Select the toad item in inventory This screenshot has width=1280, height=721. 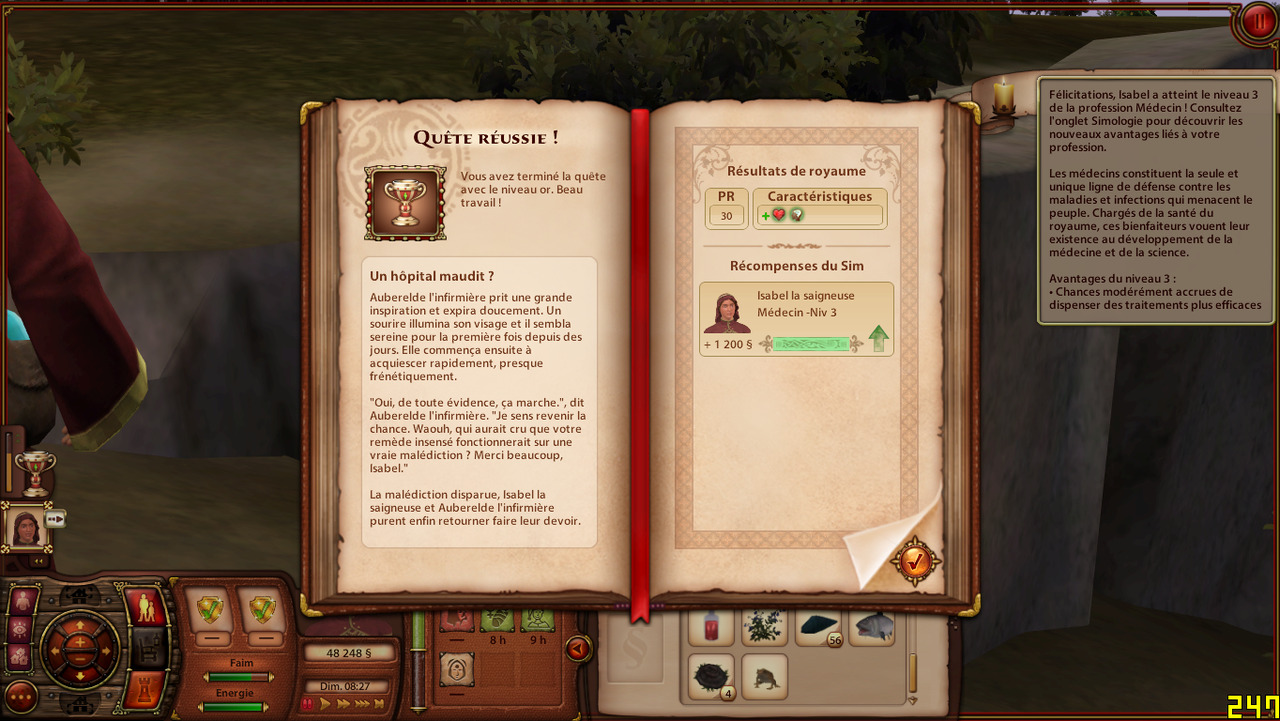764,677
